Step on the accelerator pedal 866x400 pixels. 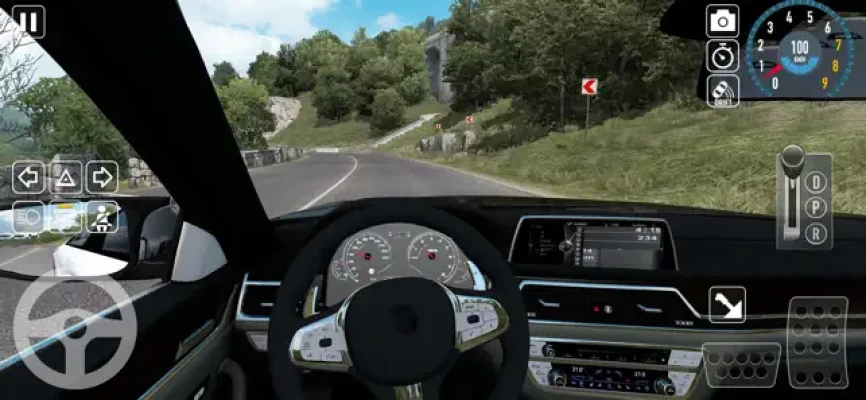[x=818, y=340]
